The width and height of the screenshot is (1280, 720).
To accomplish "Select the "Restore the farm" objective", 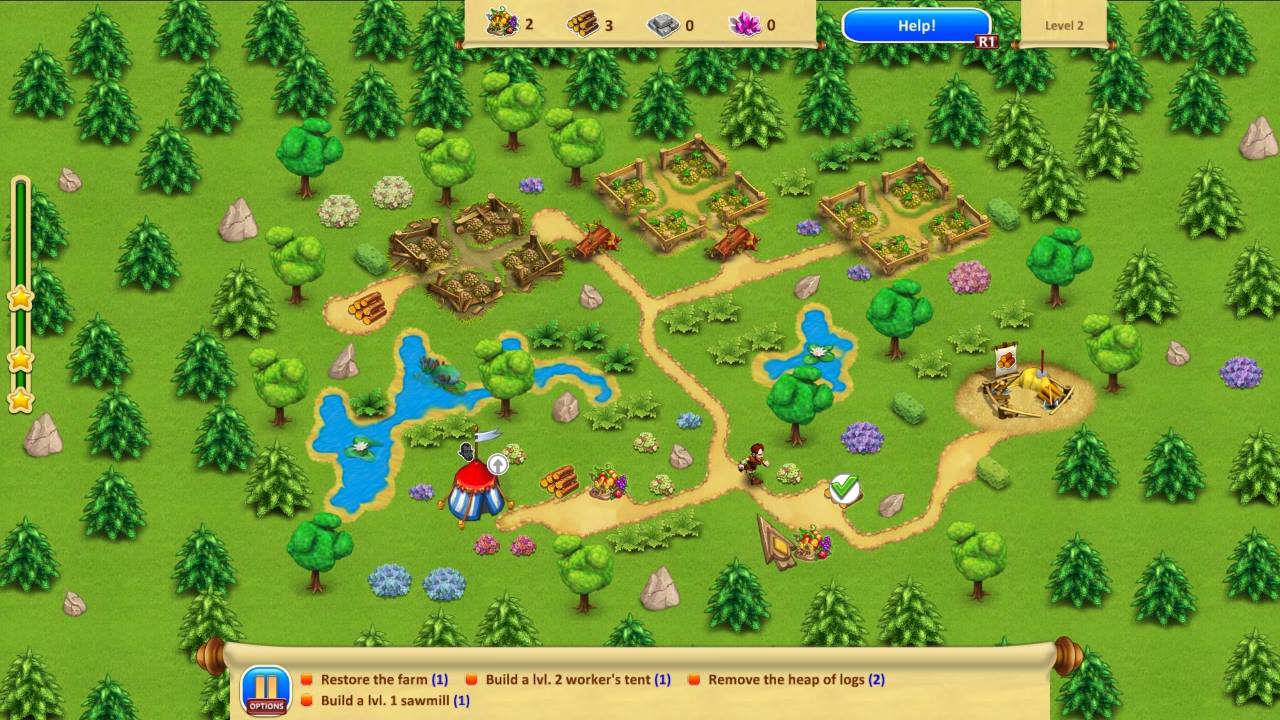I will (x=383, y=680).
